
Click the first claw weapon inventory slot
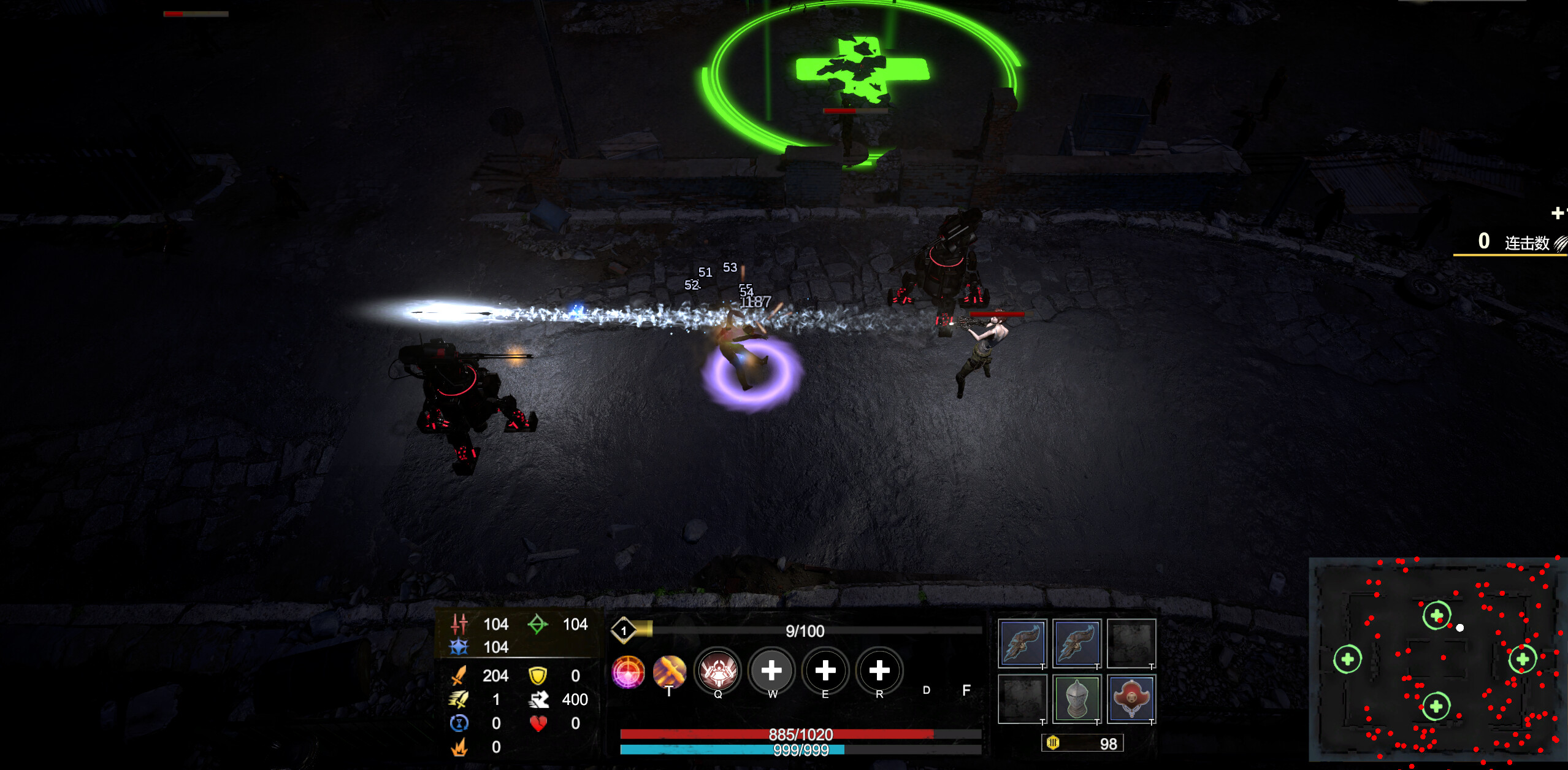(x=1022, y=644)
